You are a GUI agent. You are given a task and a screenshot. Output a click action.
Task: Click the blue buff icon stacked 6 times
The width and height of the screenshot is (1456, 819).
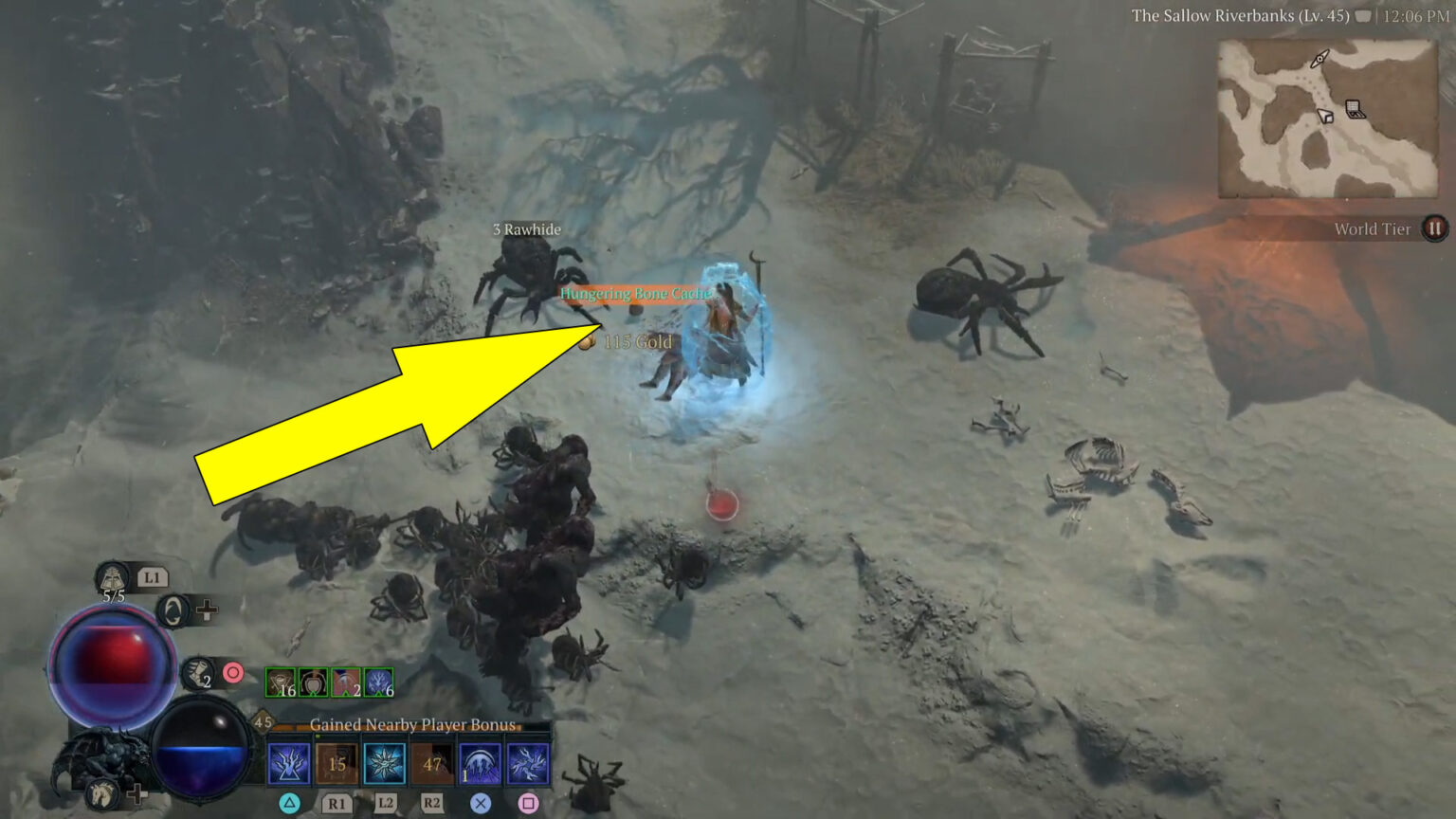pos(378,682)
